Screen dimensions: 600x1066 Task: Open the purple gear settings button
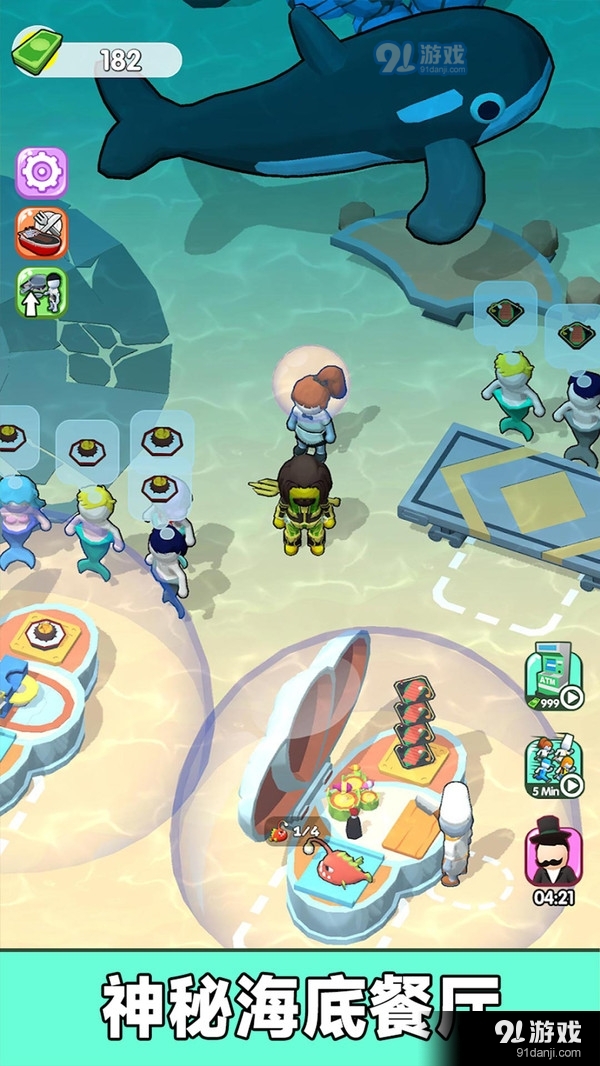[41, 173]
